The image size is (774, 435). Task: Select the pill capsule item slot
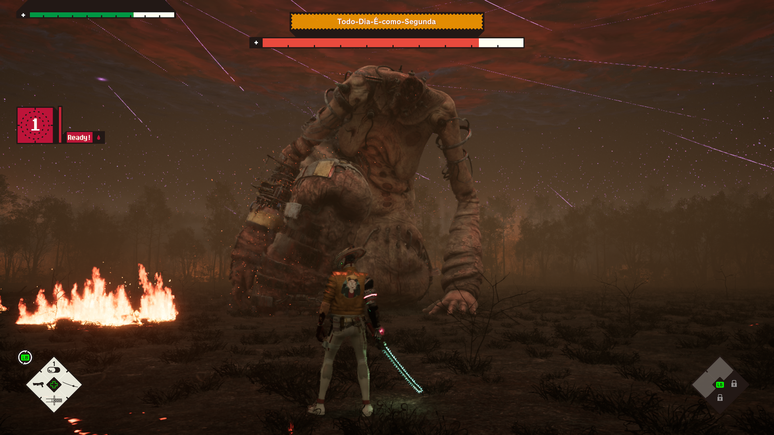point(54,369)
